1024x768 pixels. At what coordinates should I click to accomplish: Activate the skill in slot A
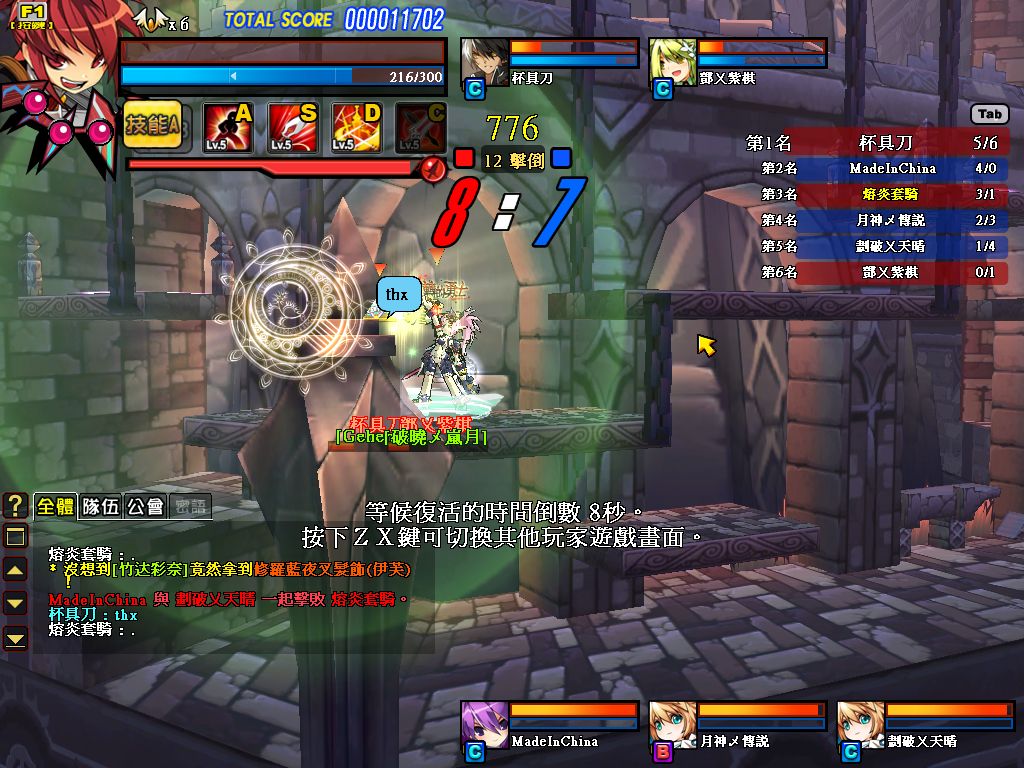coord(228,128)
